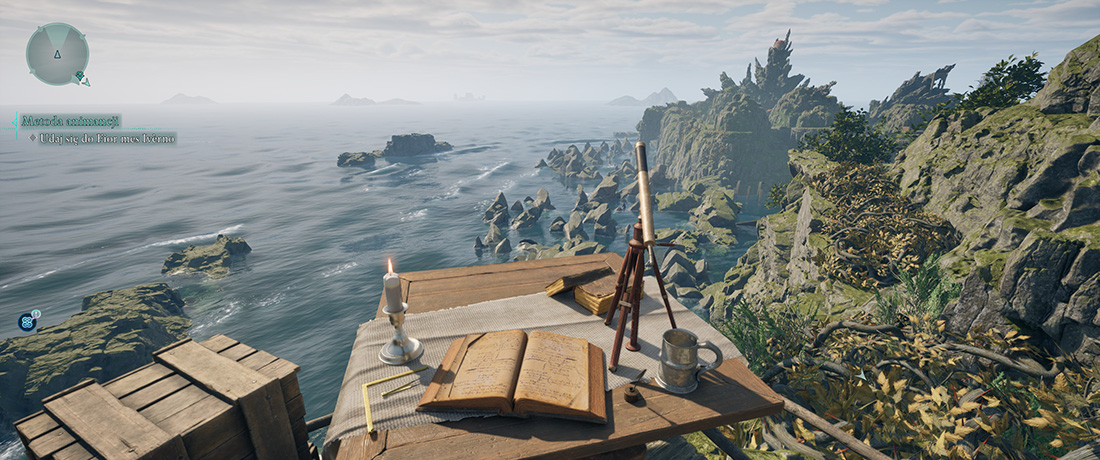Select the quest marker on the minimap edge
This screenshot has height=460, width=1100.
point(83,79)
